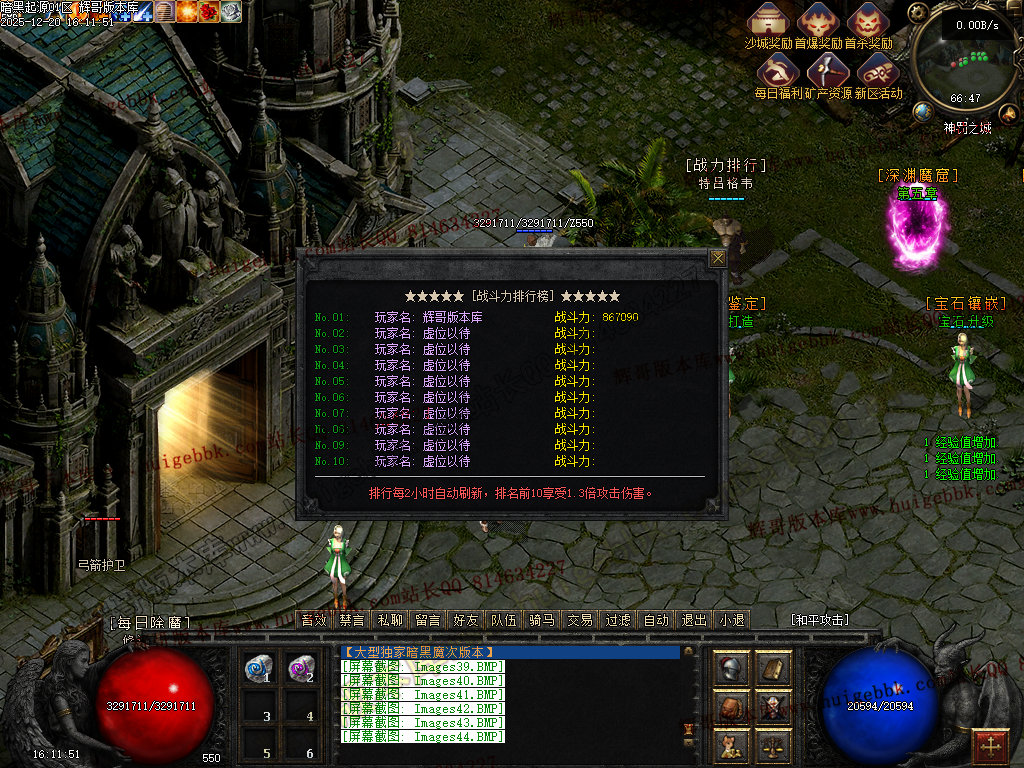Image resolution: width=1024 pixels, height=768 pixels.
Task: Open the 新区活动 scroll icon
Action: (x=877, y=70)
